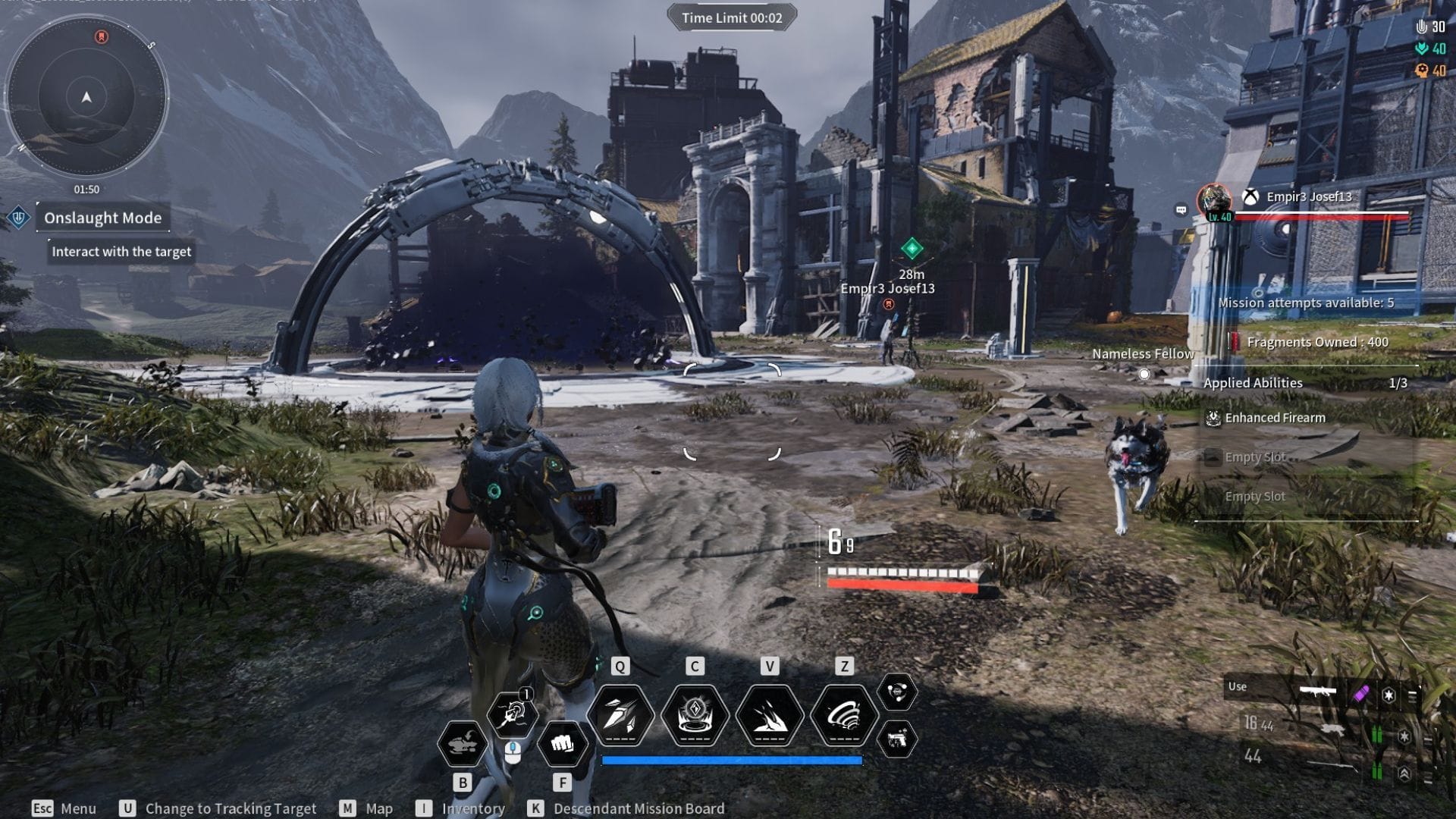Viewport: 1456px width, 819px height.
Task: Use the Z skill ability
Action: [844, 714]
